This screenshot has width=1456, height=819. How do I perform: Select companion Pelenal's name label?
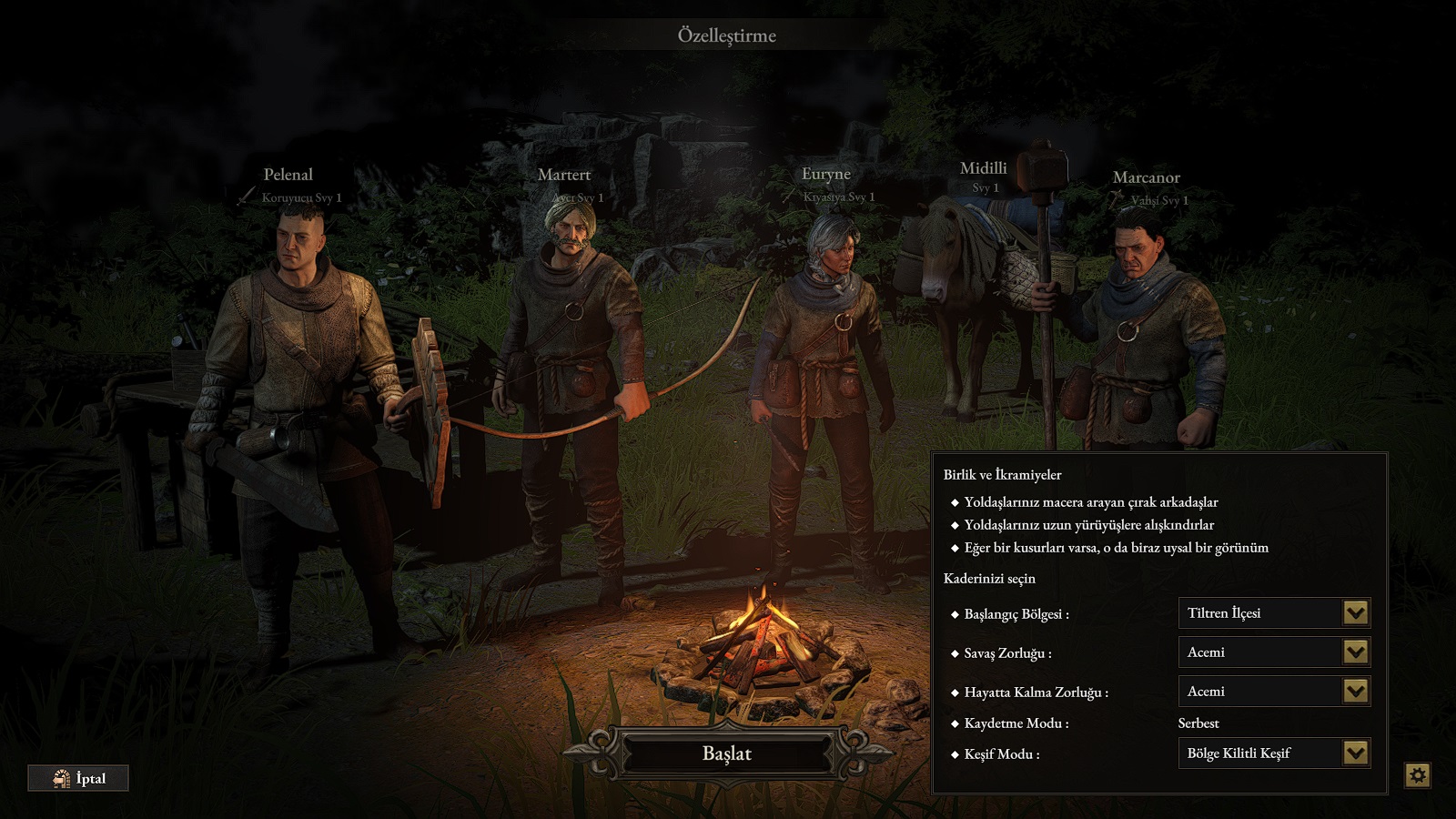[288, 175]
